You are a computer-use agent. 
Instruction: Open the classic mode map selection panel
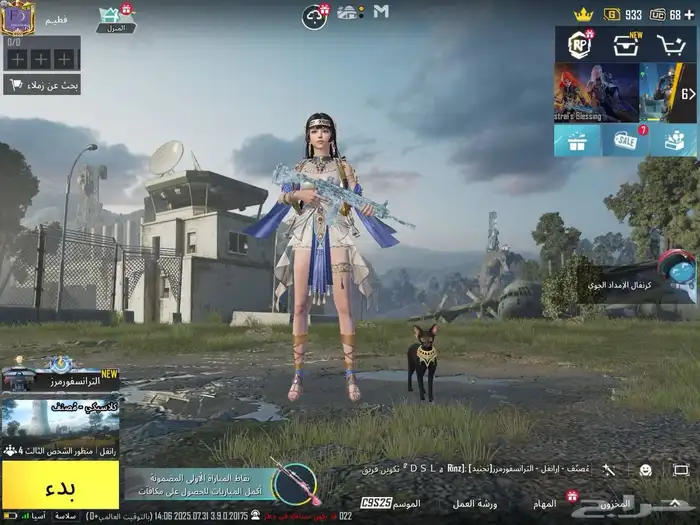60,419
